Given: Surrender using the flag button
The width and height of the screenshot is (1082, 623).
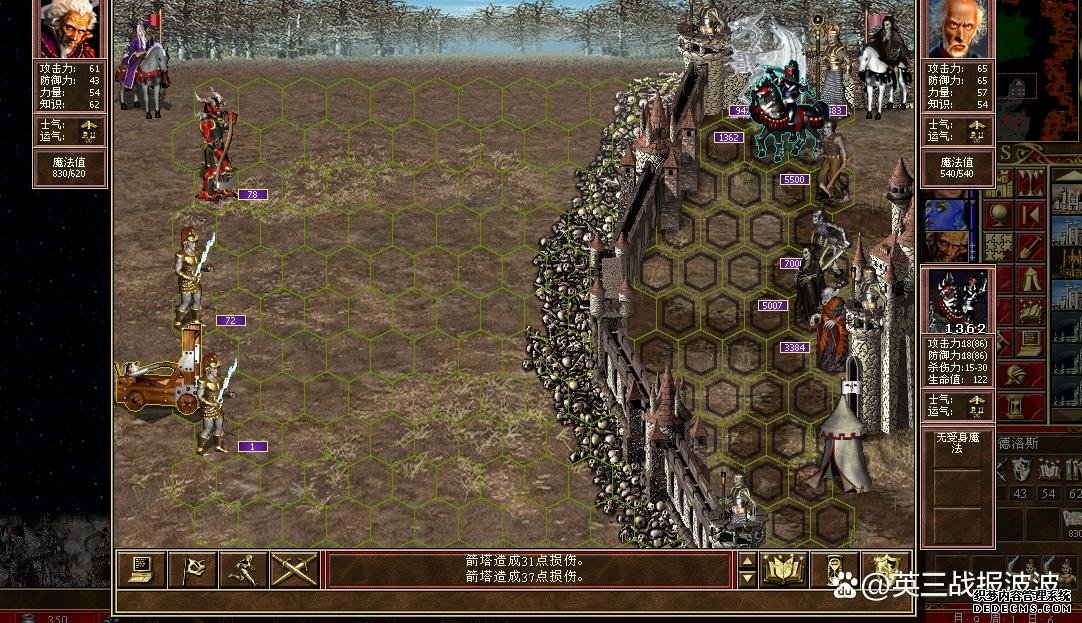Looking at the screenshot, I should point(192,569).
